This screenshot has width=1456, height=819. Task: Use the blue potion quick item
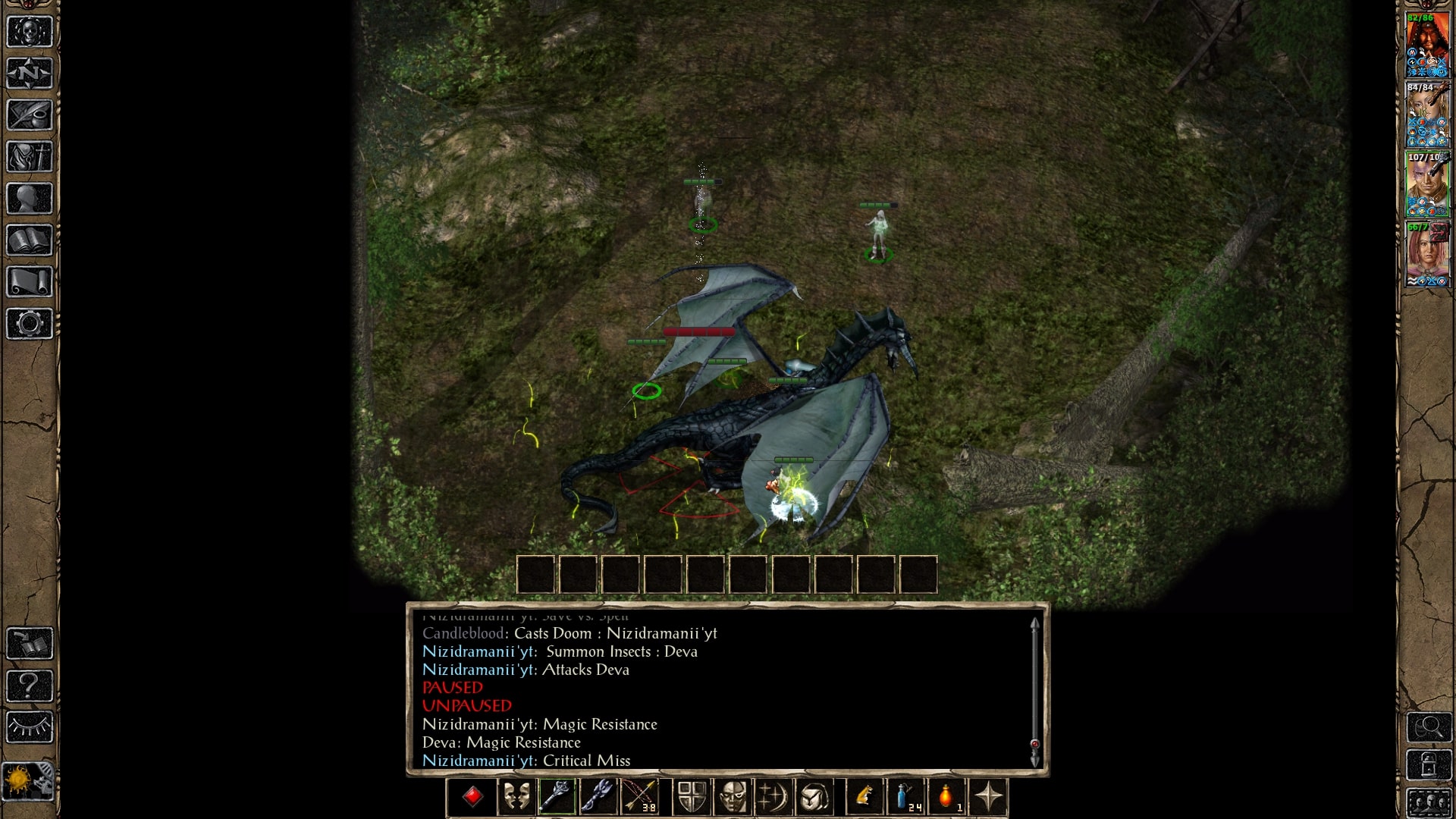click(905, 797)
